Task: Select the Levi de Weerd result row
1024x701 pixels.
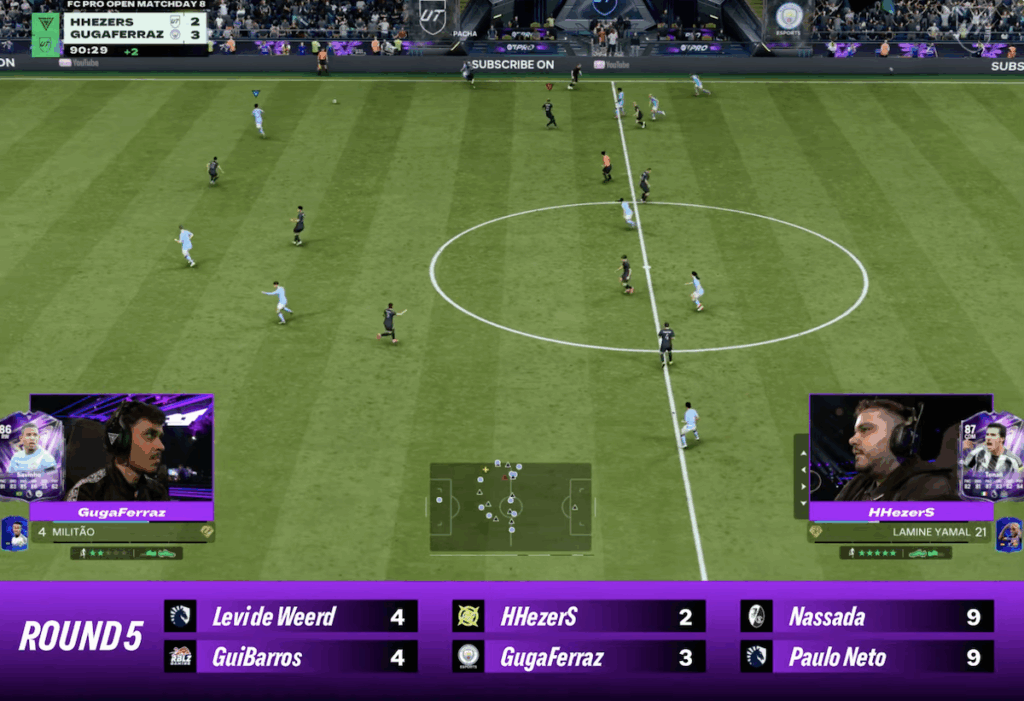Action: pos(291,617)
